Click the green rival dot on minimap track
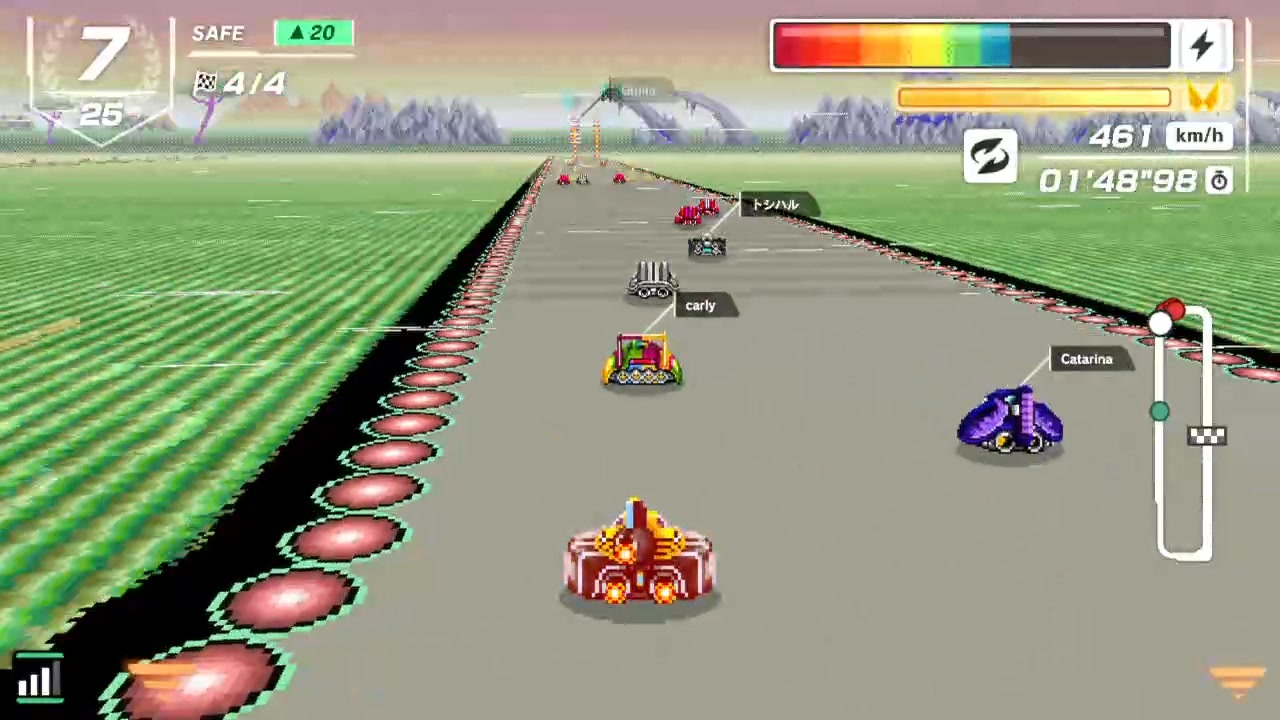 [x=1158, y=411]
